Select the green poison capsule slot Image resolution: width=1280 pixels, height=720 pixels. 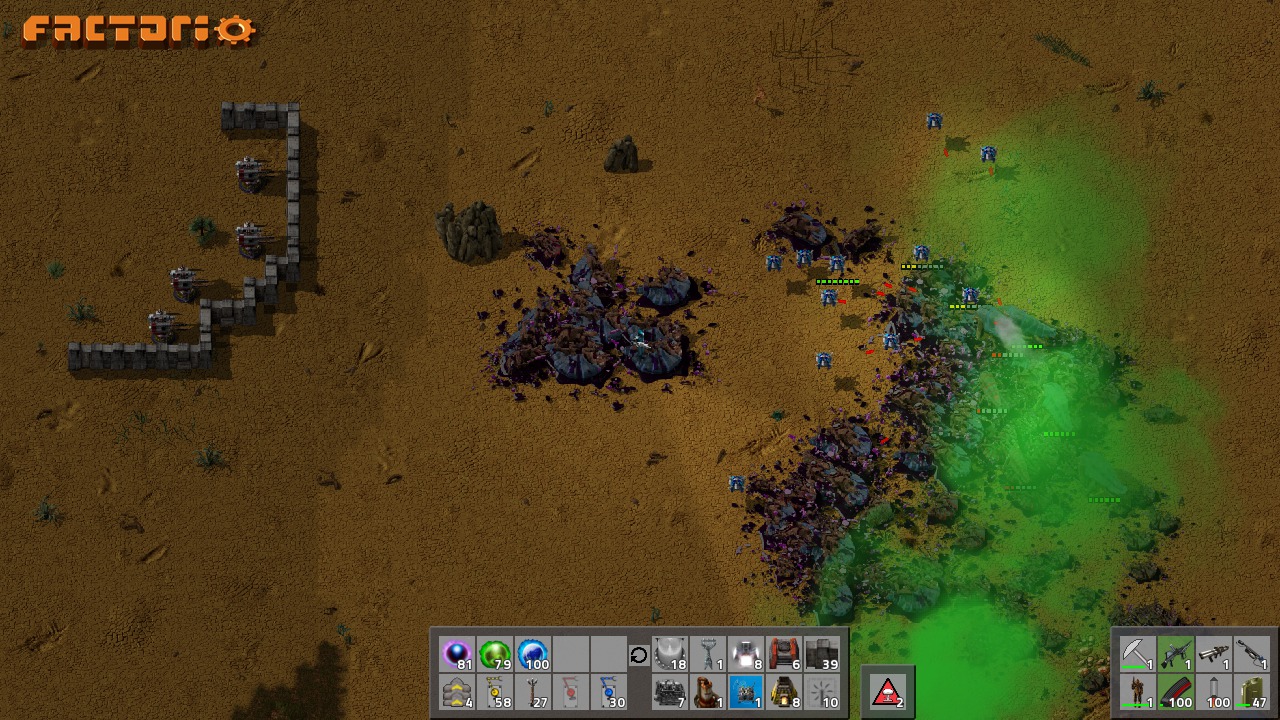point(495,656)
